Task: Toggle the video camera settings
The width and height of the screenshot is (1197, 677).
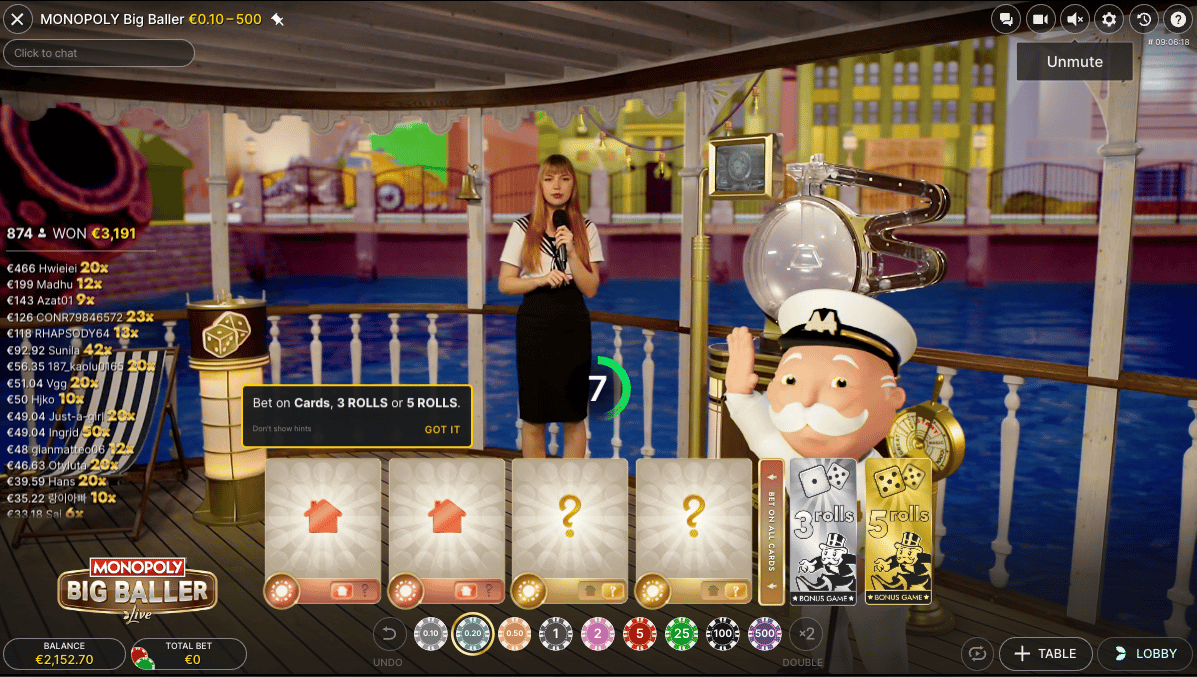Action: [1040, 19]
